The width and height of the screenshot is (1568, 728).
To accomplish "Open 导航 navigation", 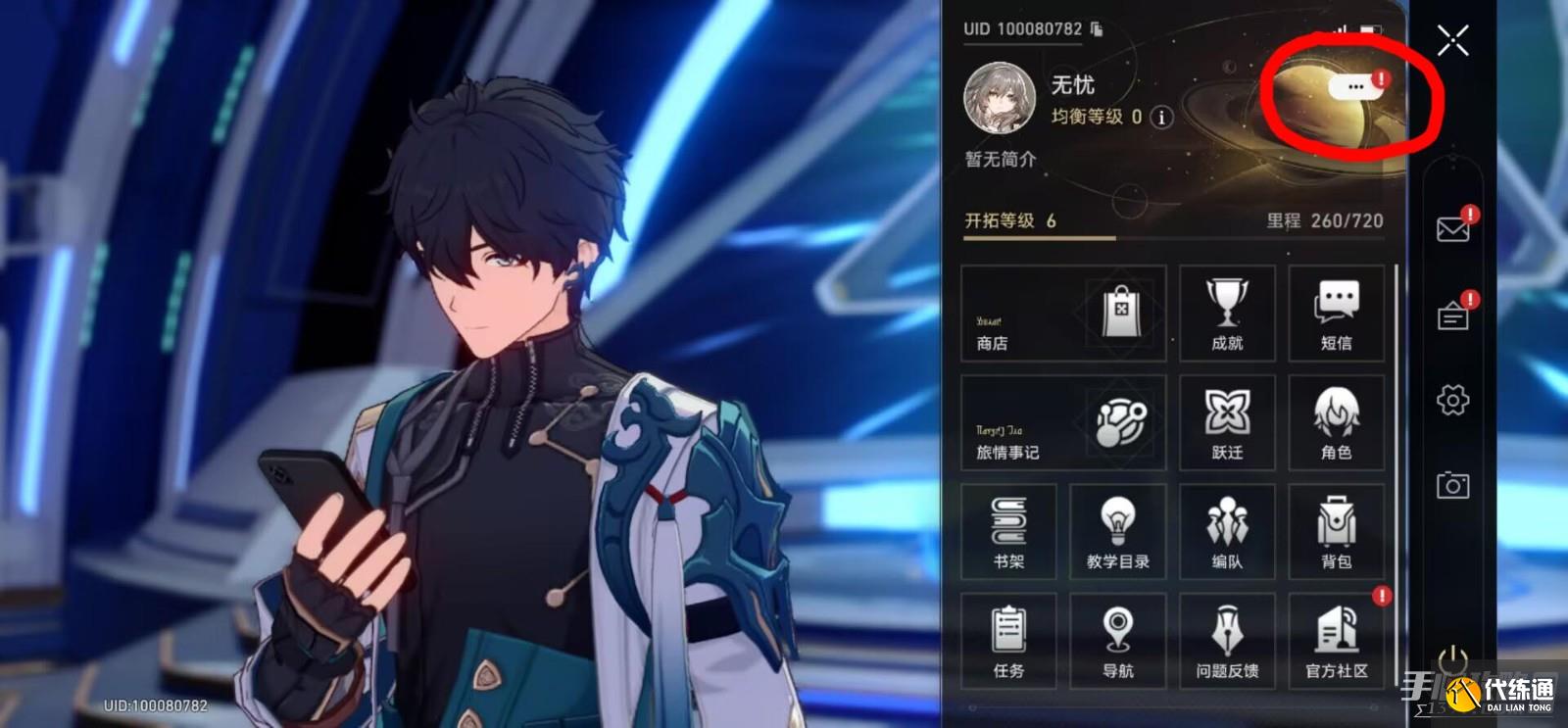I will pos(1117,642).
